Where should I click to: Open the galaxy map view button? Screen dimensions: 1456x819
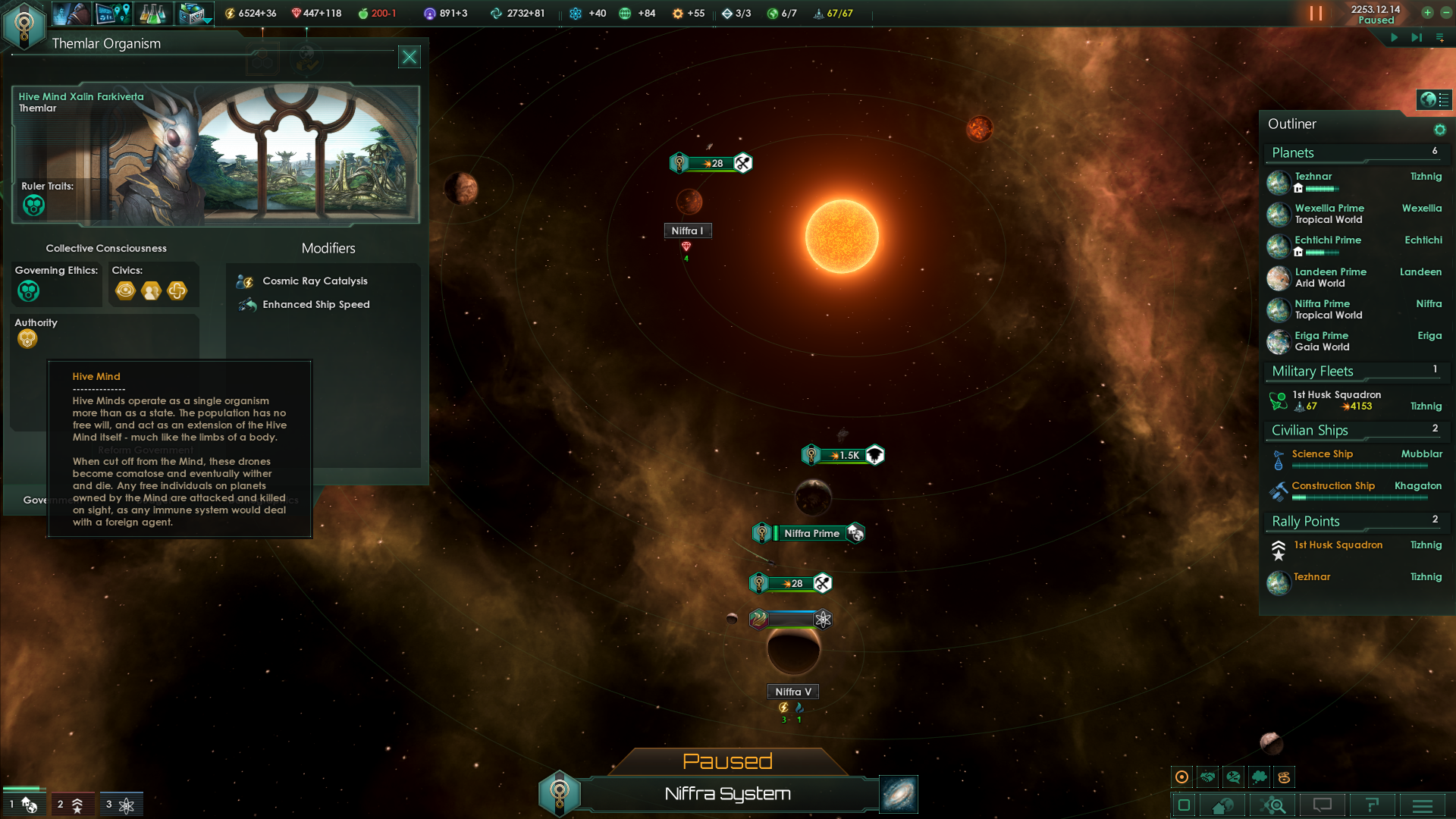(x=899, y=794)
